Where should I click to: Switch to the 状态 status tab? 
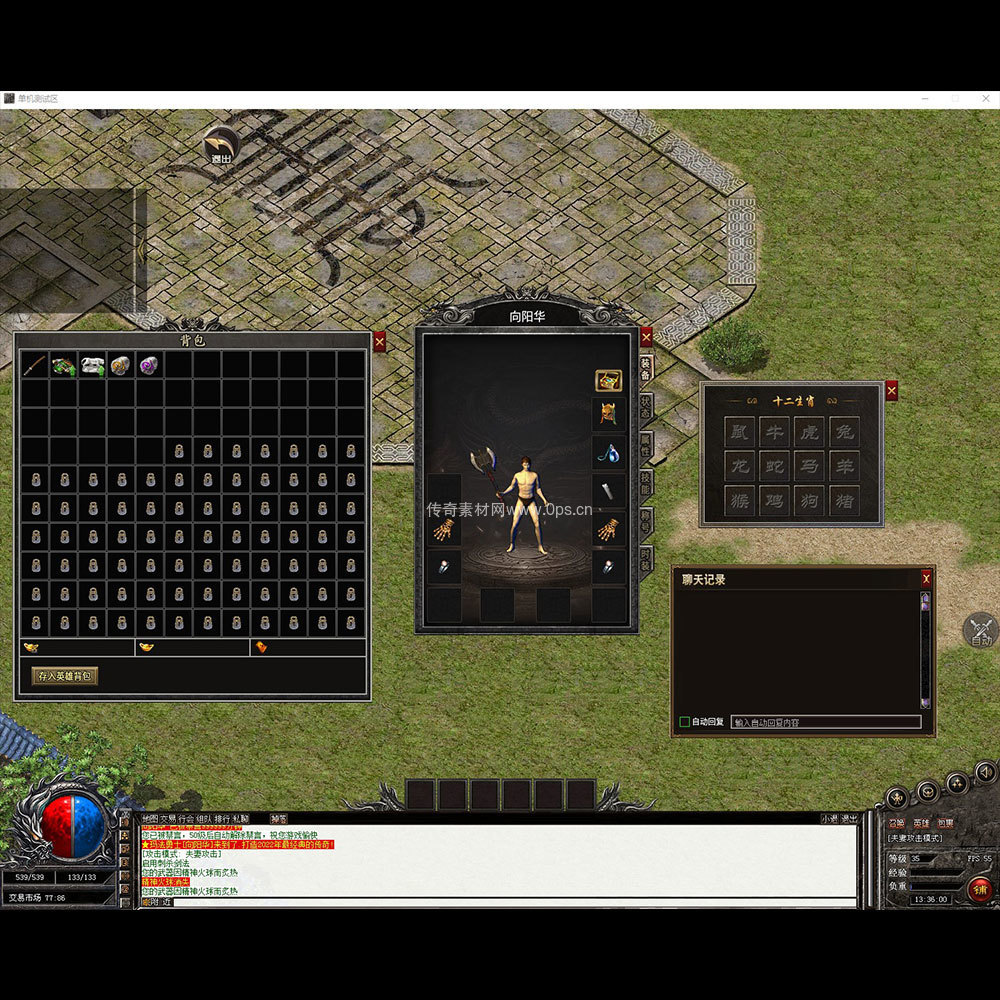click(x=646, y=406)
